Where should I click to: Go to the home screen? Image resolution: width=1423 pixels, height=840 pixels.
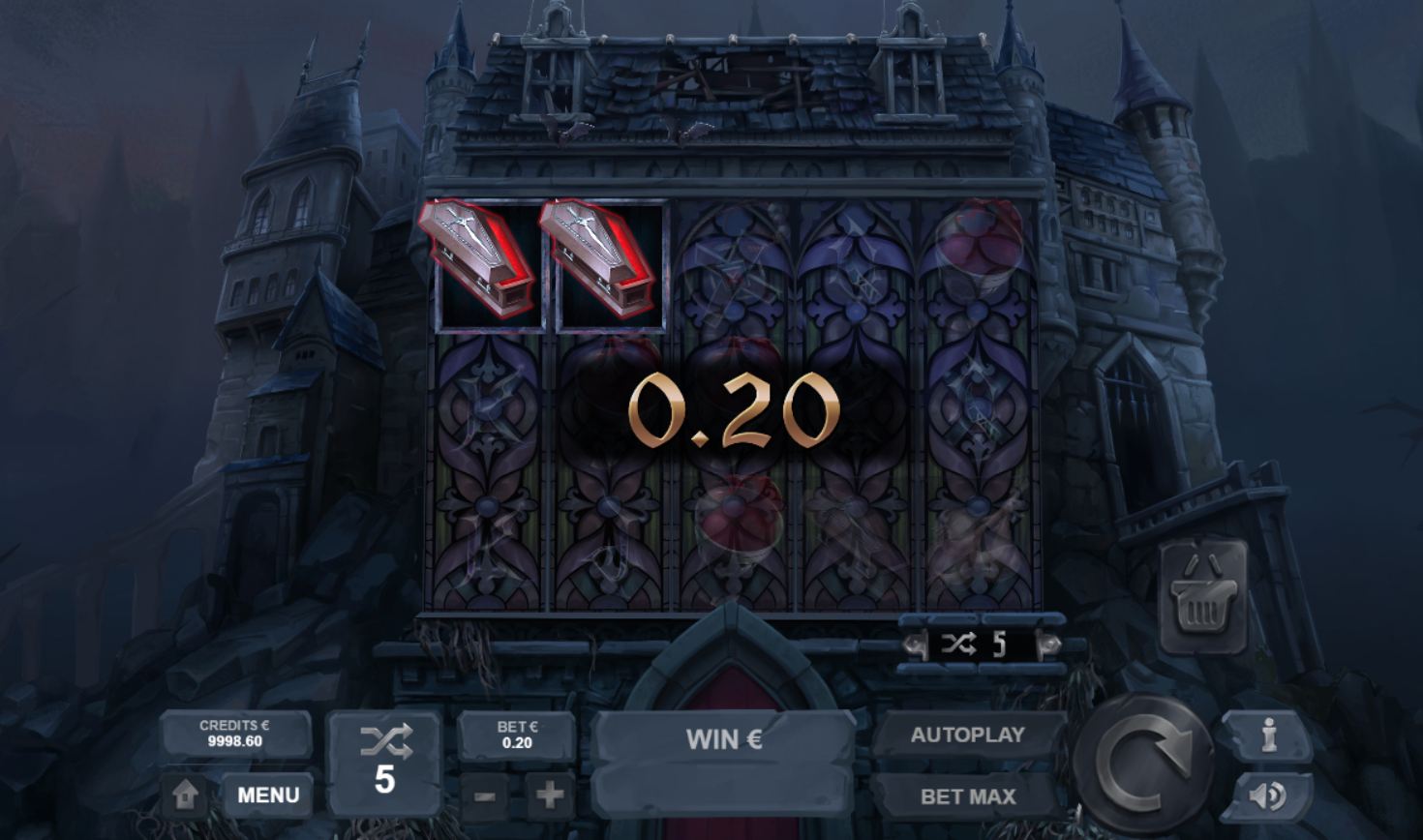tap(185, 795)
